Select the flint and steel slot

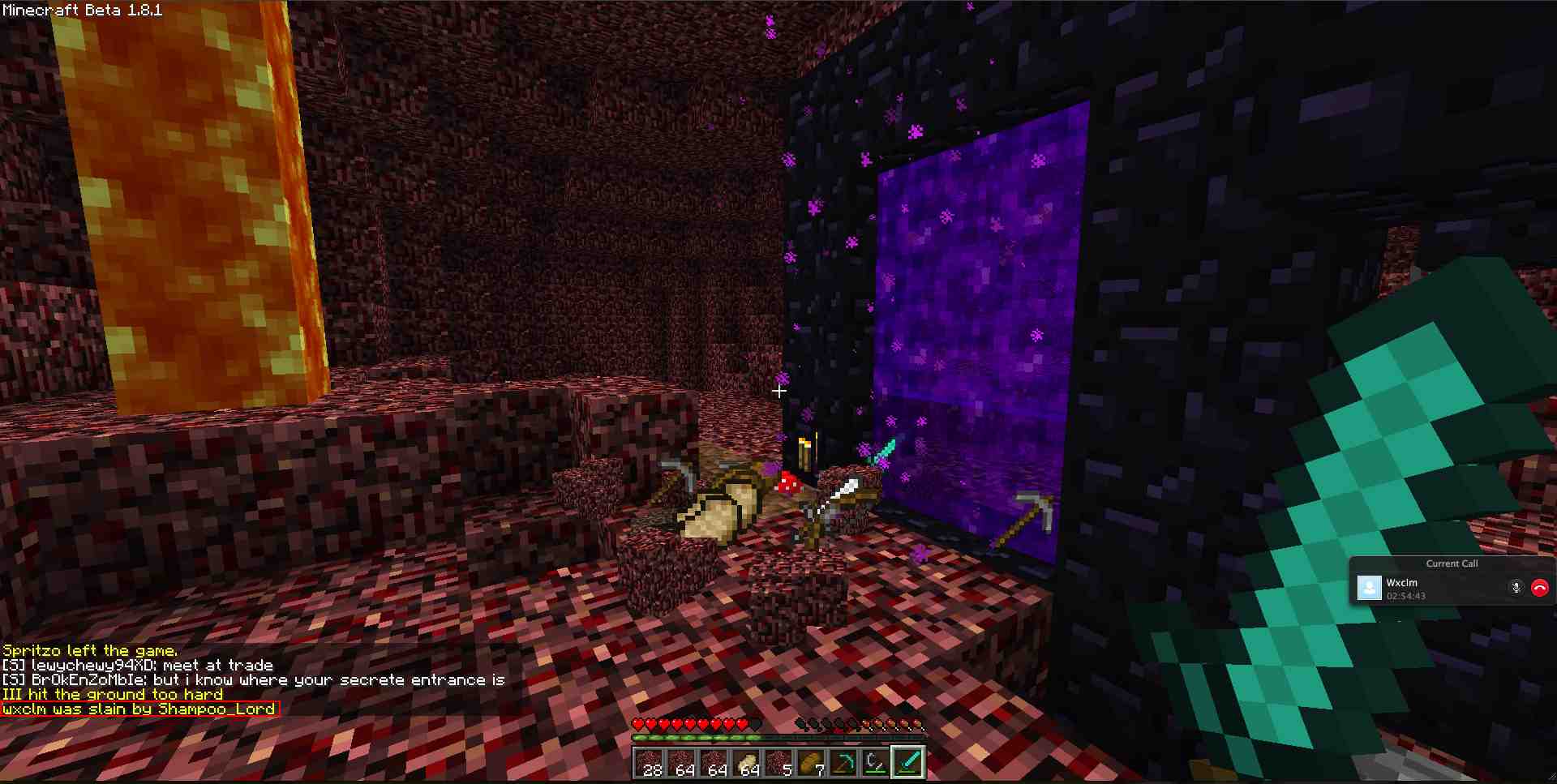[x=876, y=763]
